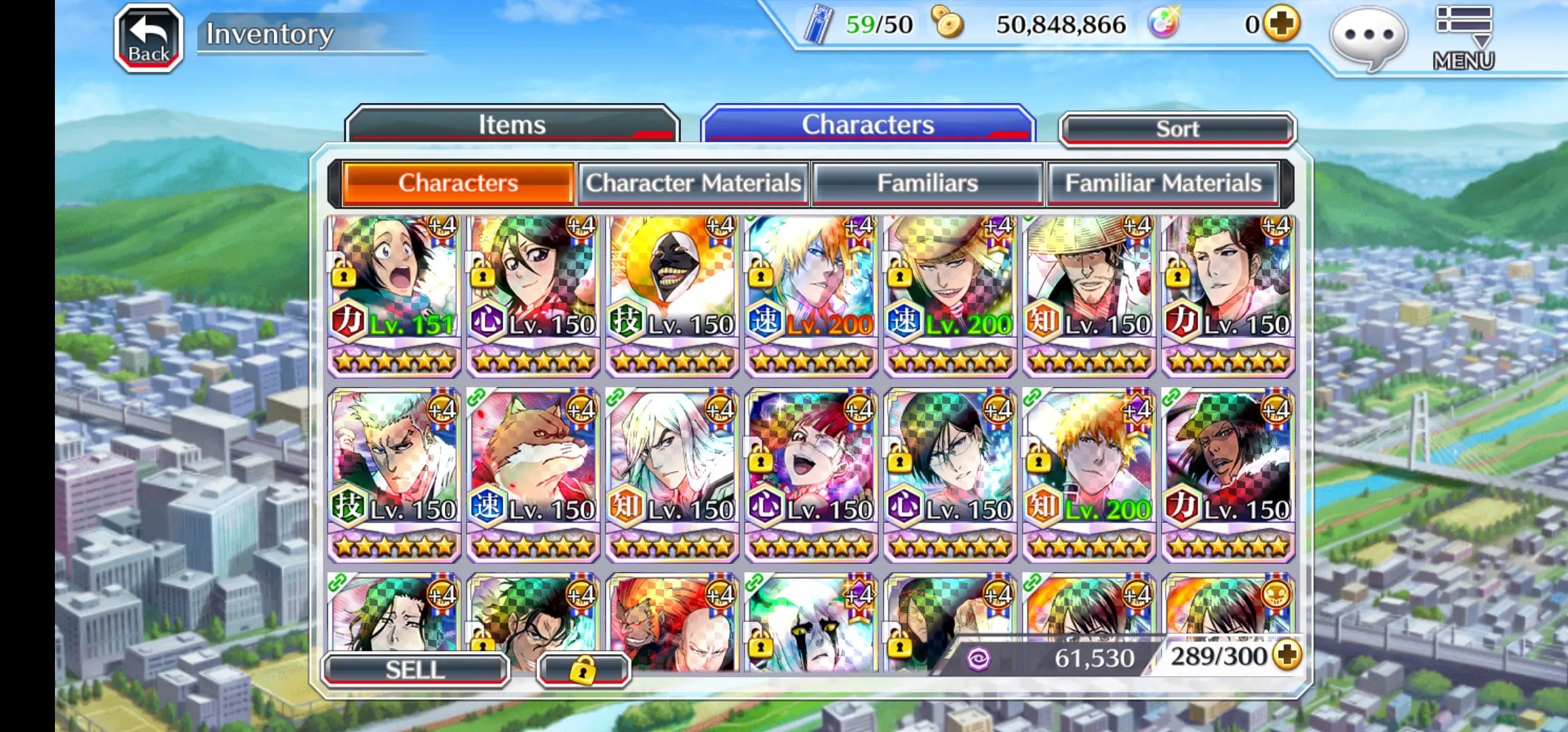The width and height of the screenshot is (1568, 732).
Task: Select the Character Materials sub-tab
Action: pos(693,183)
